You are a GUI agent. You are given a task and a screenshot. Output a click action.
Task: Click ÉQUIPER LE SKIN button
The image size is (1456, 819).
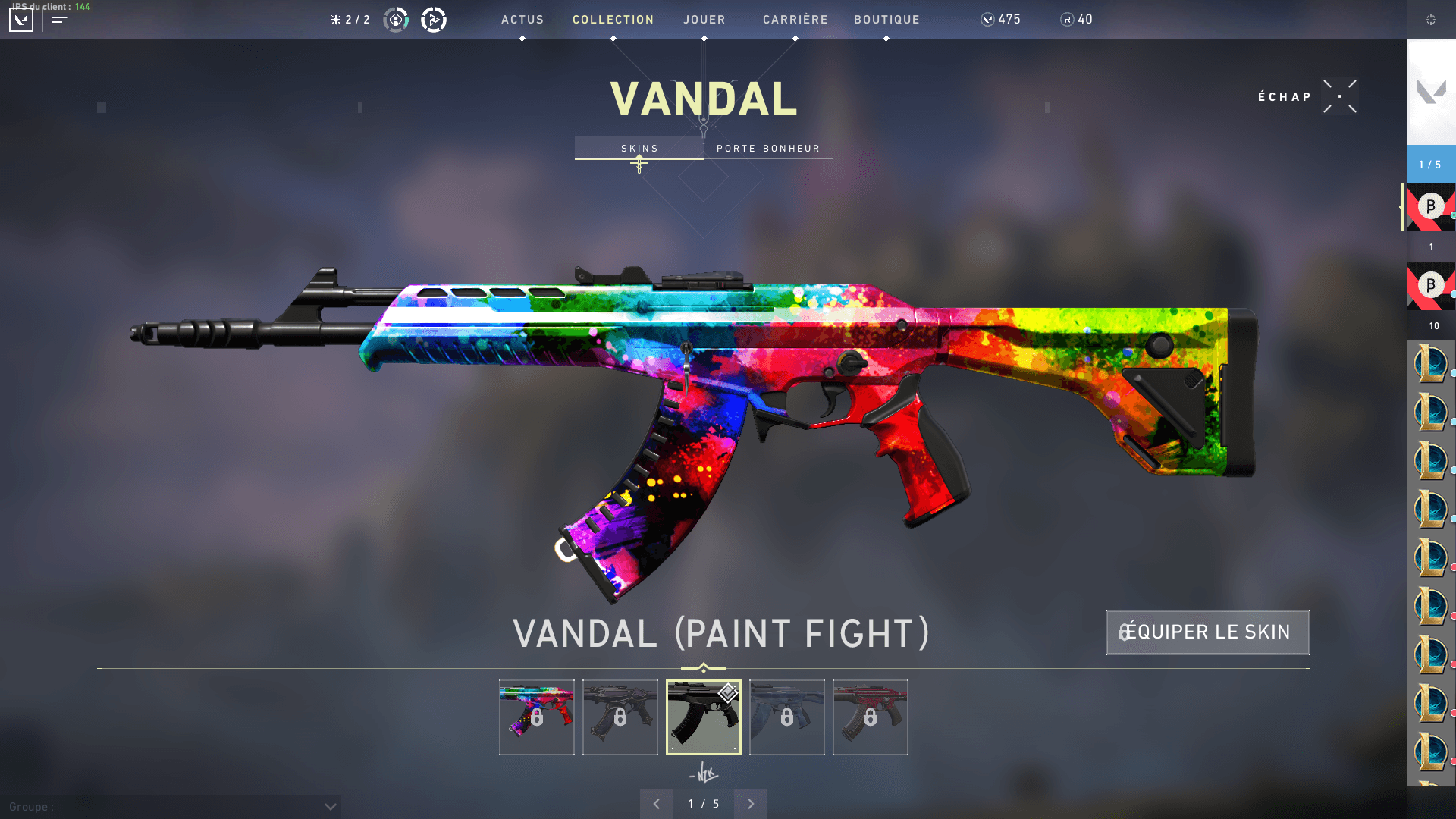pyautogui.click(x=1207, y=632)
